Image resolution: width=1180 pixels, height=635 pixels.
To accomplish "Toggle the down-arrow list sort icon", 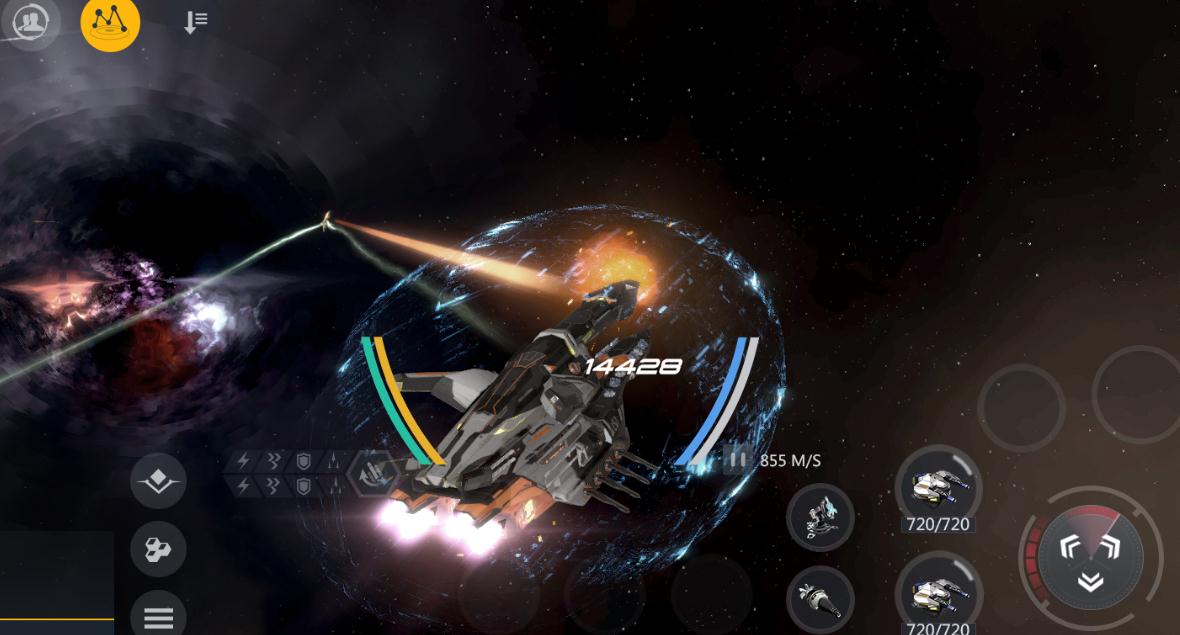I will (195, 22).
